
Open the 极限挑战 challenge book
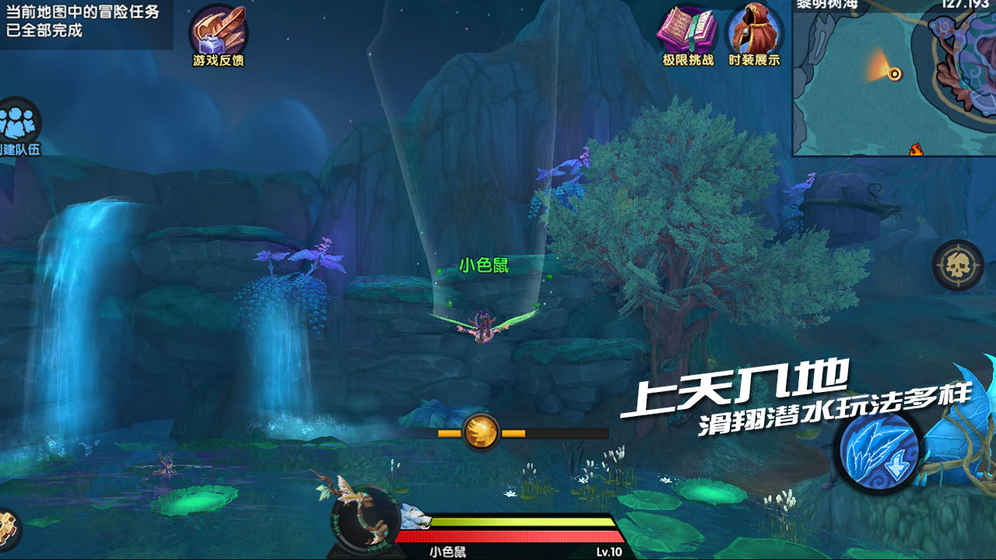(x=687, y=31)
